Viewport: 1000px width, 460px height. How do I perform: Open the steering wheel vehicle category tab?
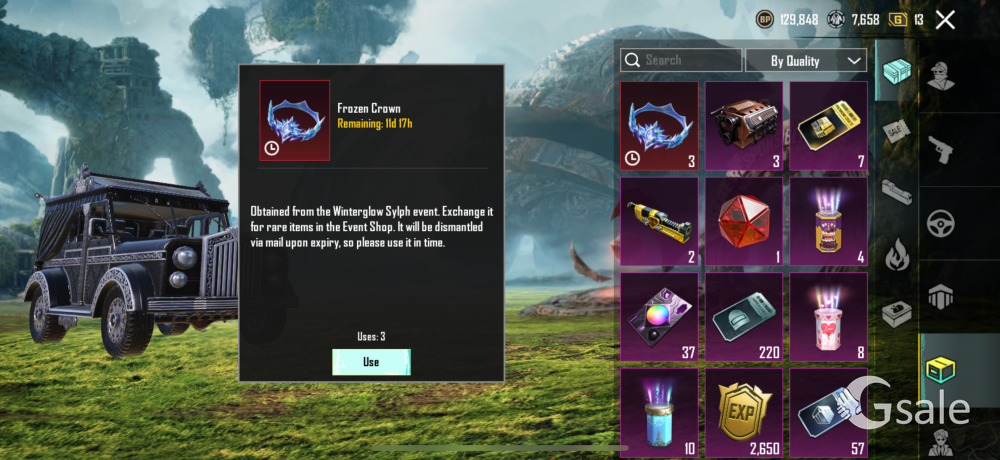tap(941, 222)
